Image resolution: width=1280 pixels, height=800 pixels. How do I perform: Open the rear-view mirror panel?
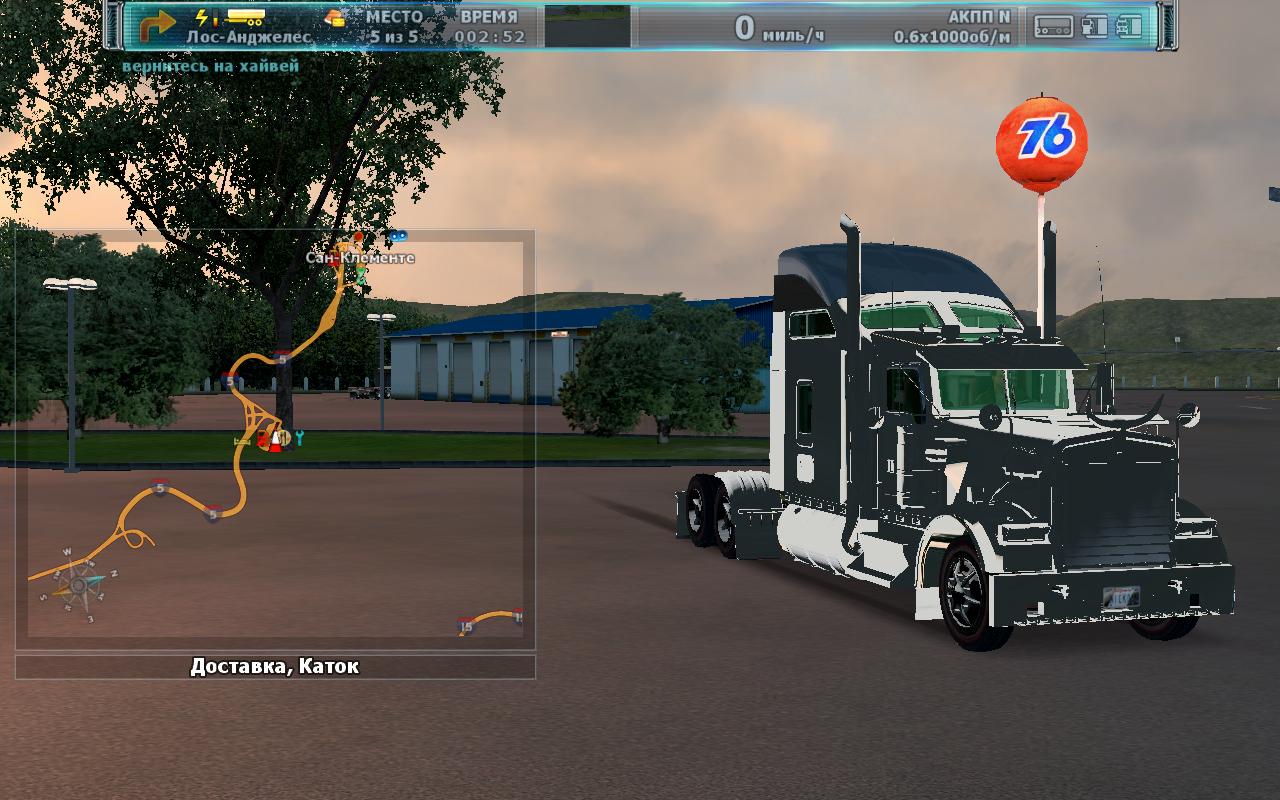tap(587, 27)
